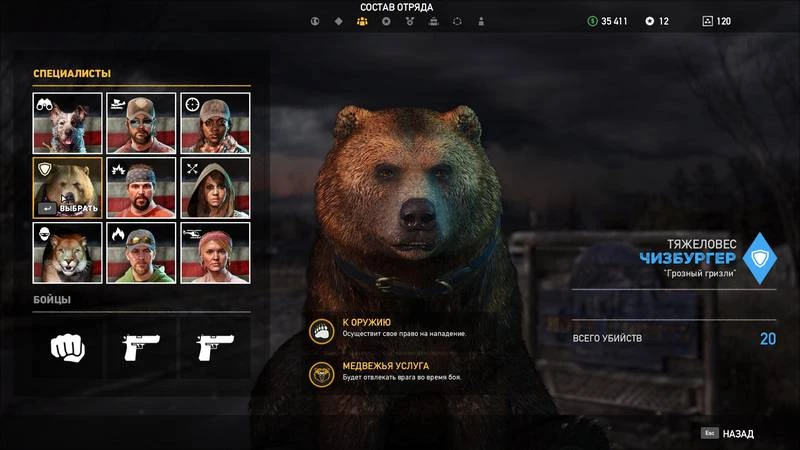Viewport: 800px width, 450px height.
Task: Select the hooded archer specialist portrait
Action: (215, 188)
